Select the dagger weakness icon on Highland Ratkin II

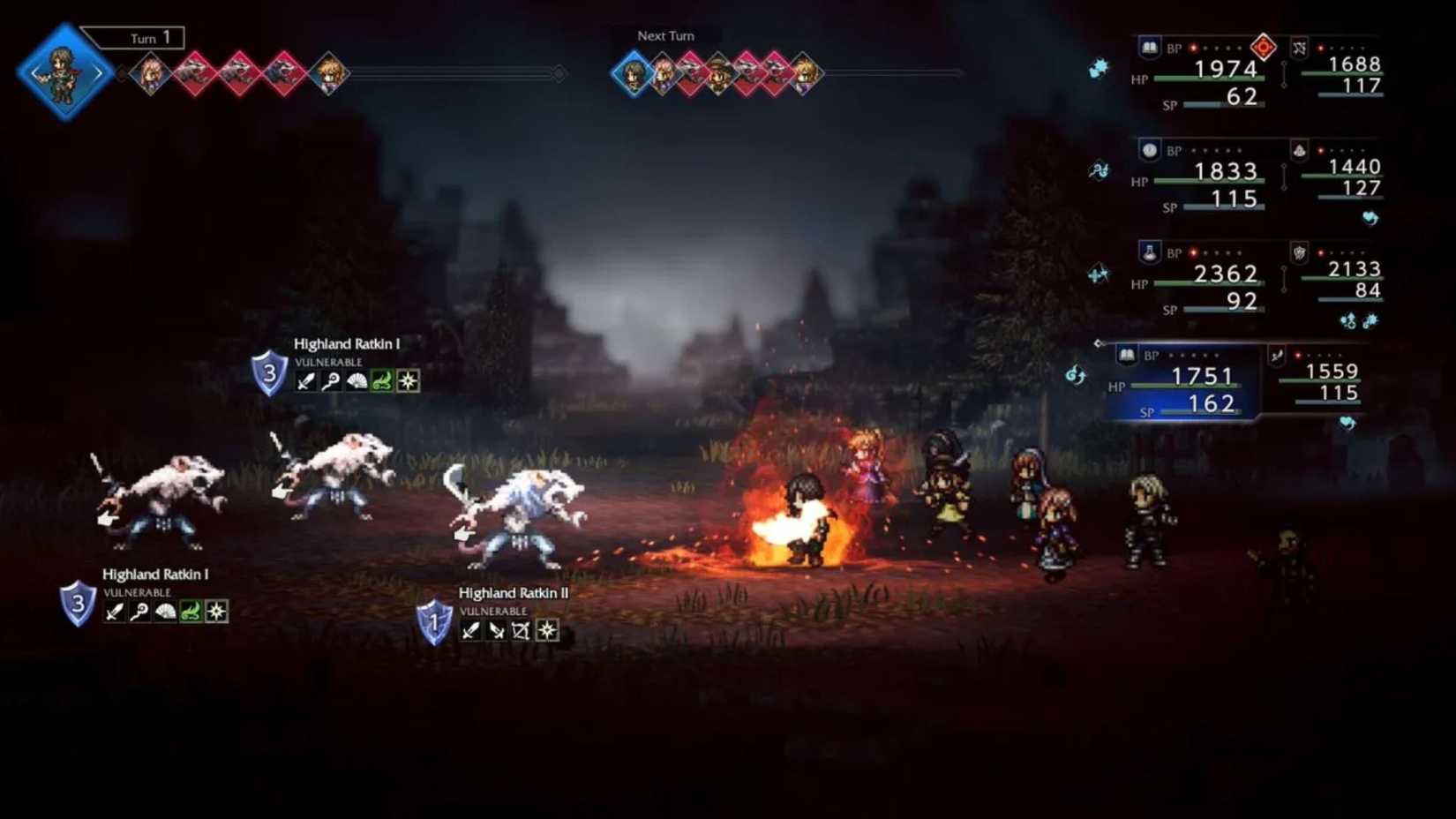tap(495, 632)
